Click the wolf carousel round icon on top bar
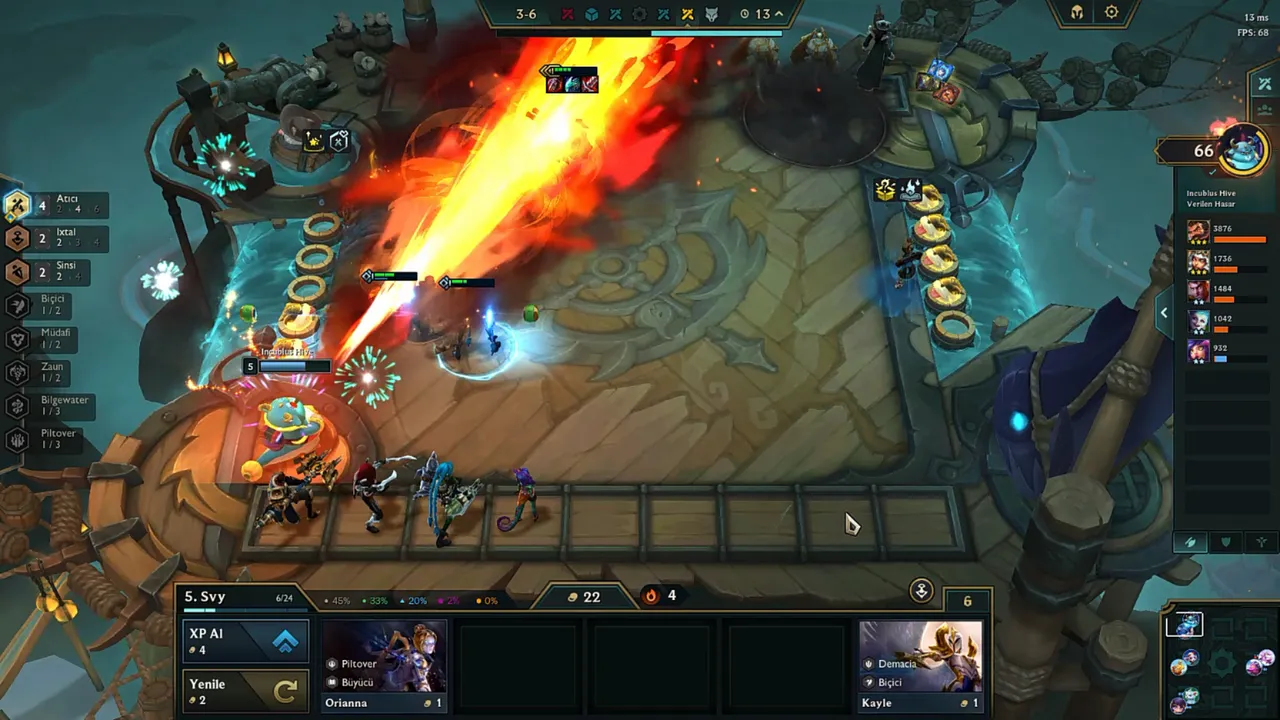The width and height of the screenshot is (1280, 720). pyautogui.click(x=711, y=14)
